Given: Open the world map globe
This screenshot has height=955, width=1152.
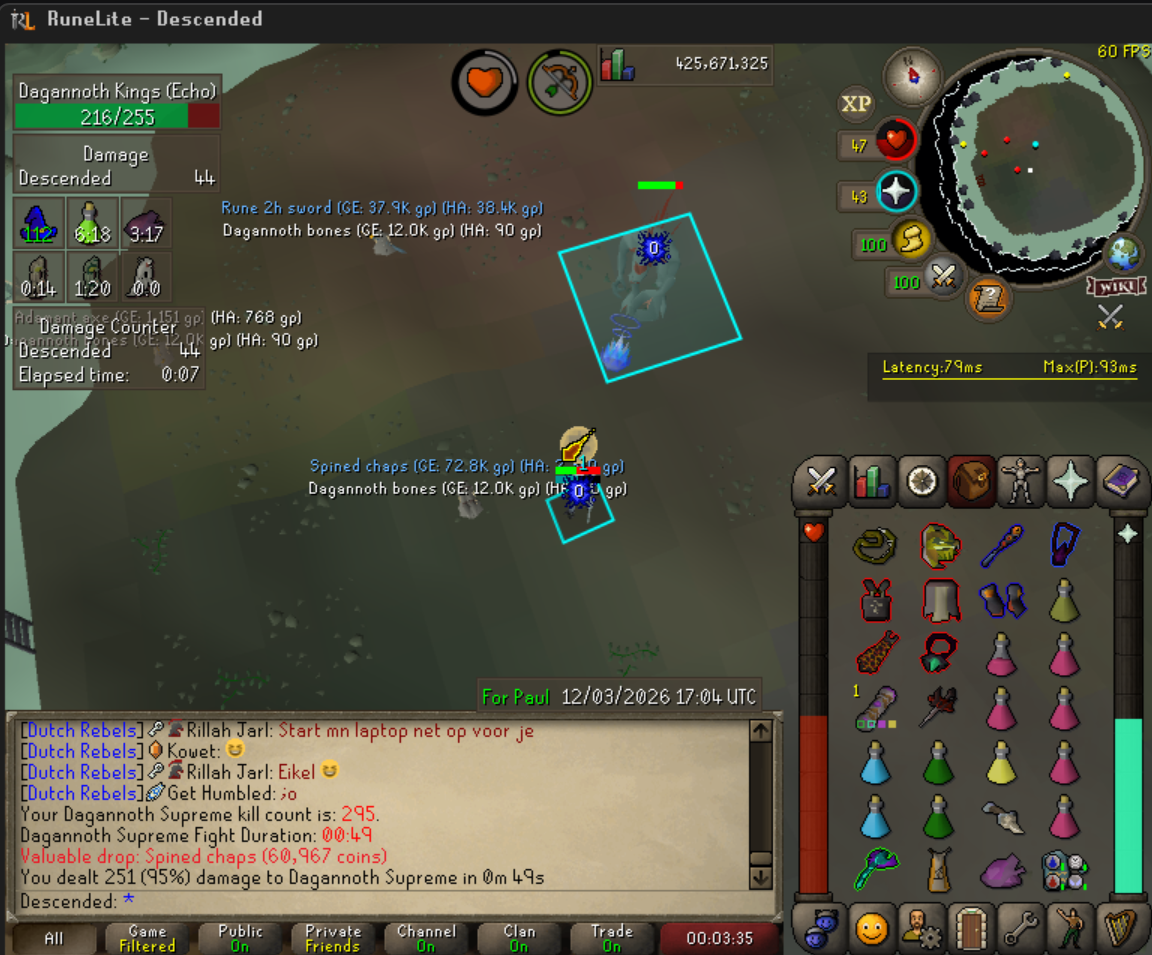Looking at the screenshot, I should pyautogui.click(x=1125, y=253).
